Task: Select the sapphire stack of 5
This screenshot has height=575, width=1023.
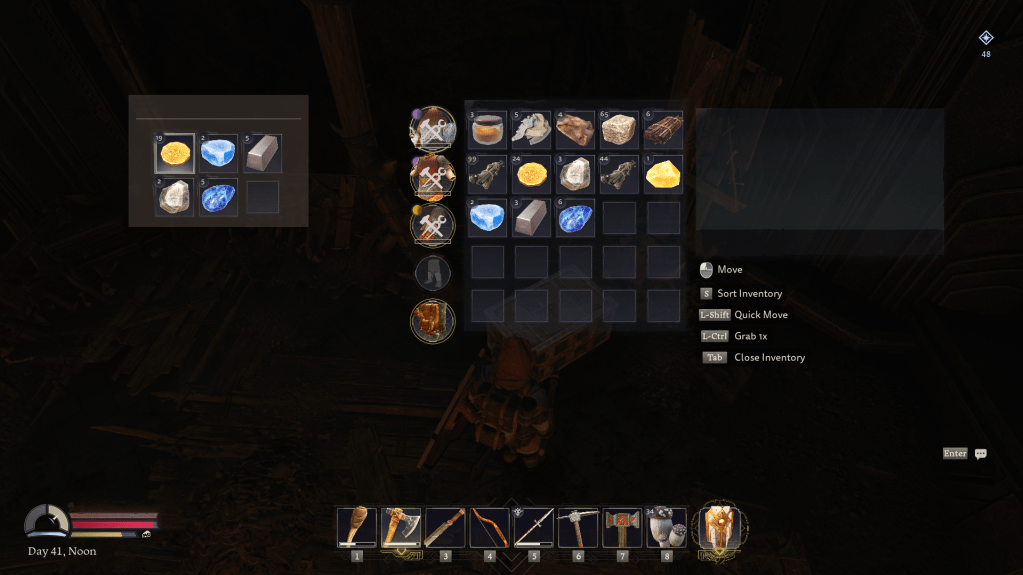Action: click(218, 197)
